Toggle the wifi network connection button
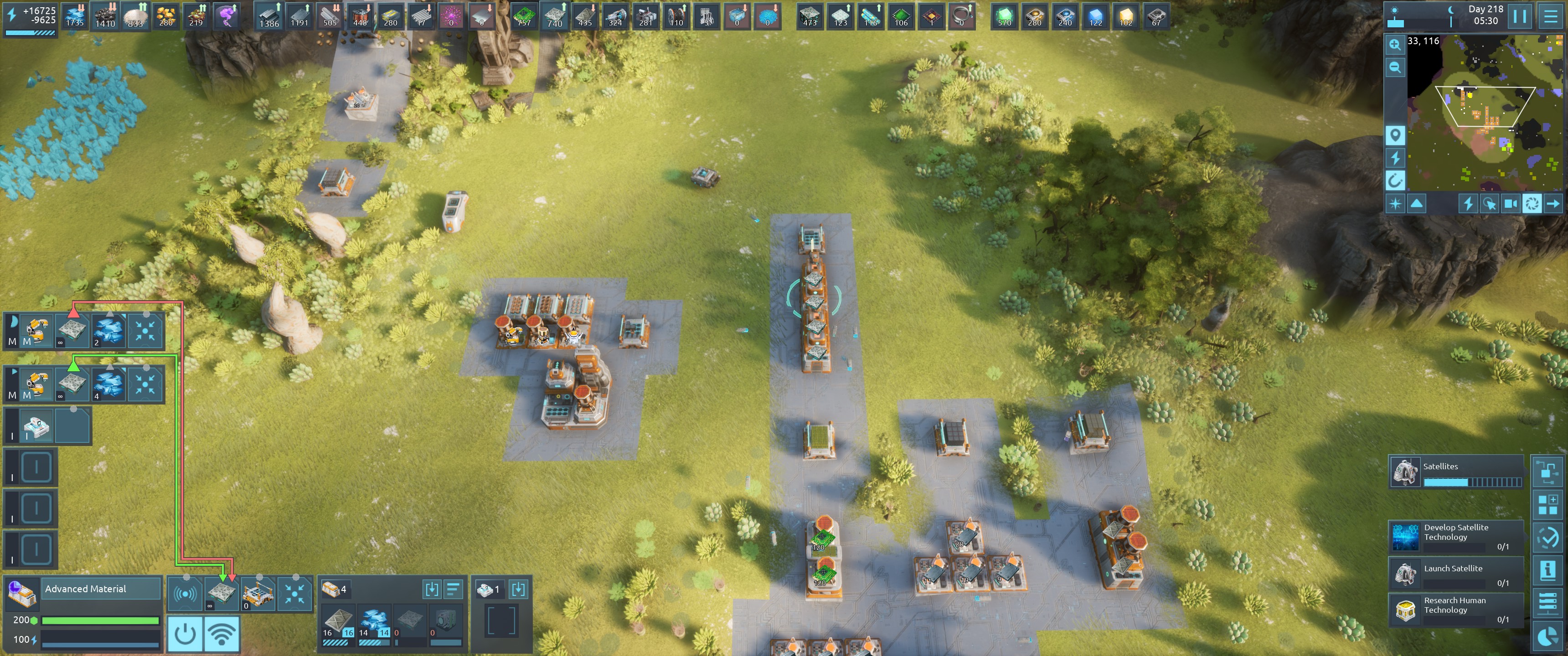 222,634
